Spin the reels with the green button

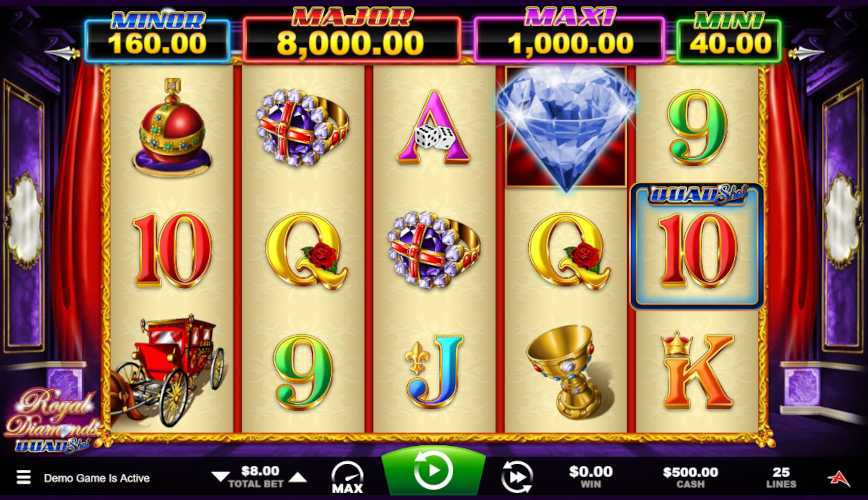pos(433,471)
